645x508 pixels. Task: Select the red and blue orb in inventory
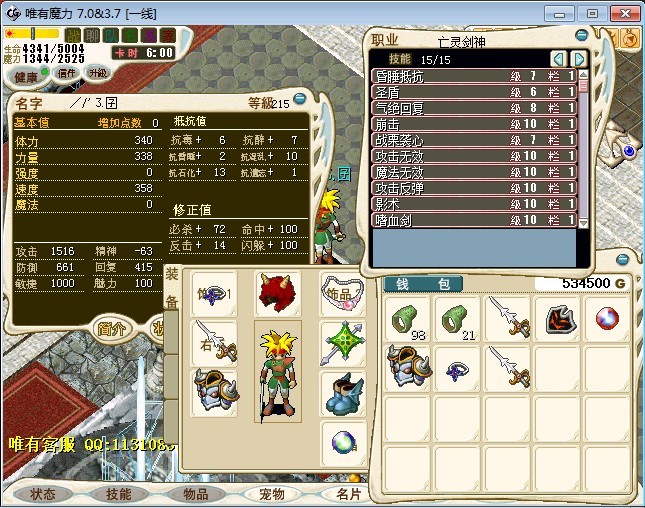pyautogui.click(x=607, y=318)
